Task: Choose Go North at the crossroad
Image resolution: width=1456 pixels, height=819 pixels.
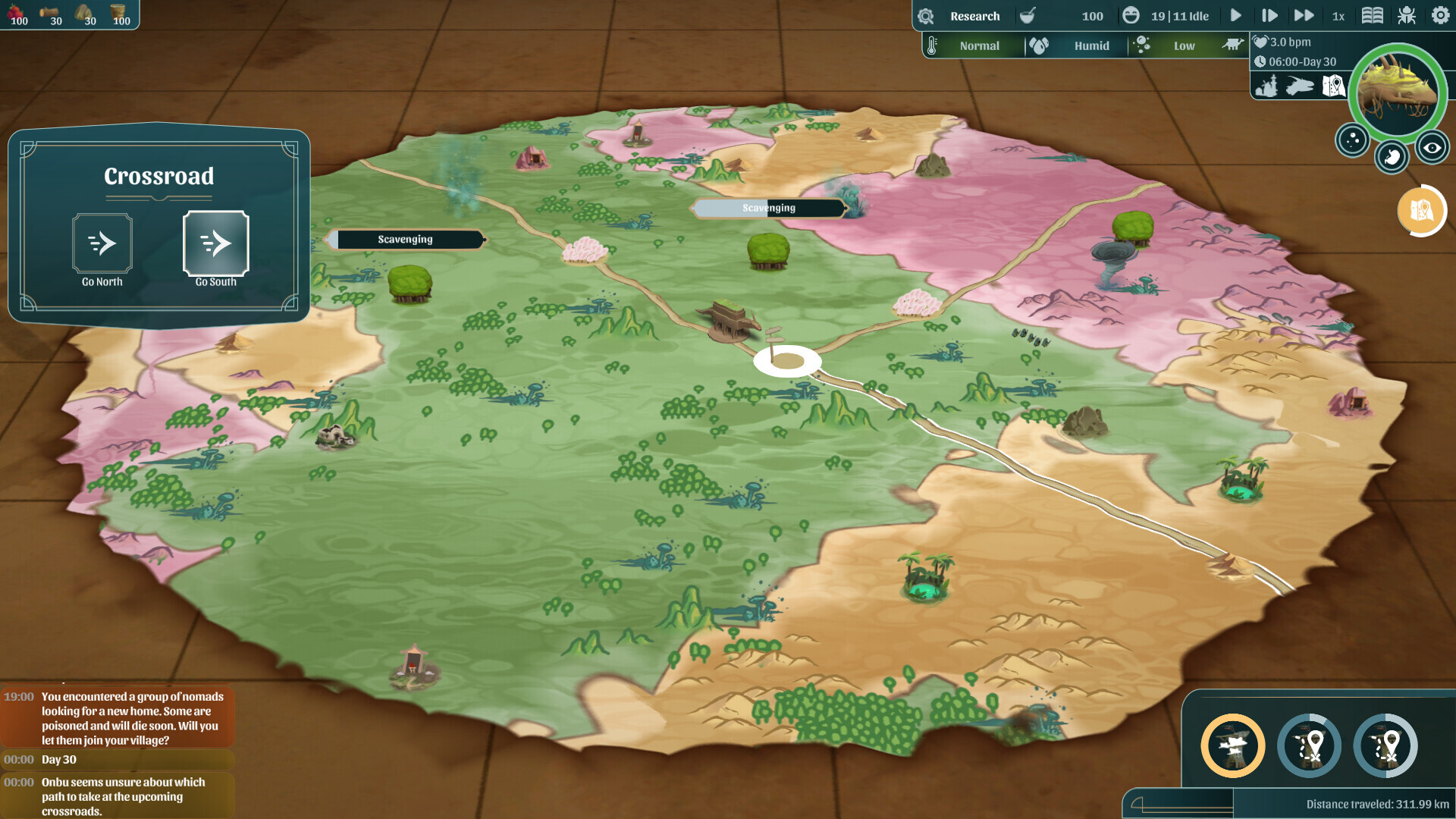Action: 102,243
